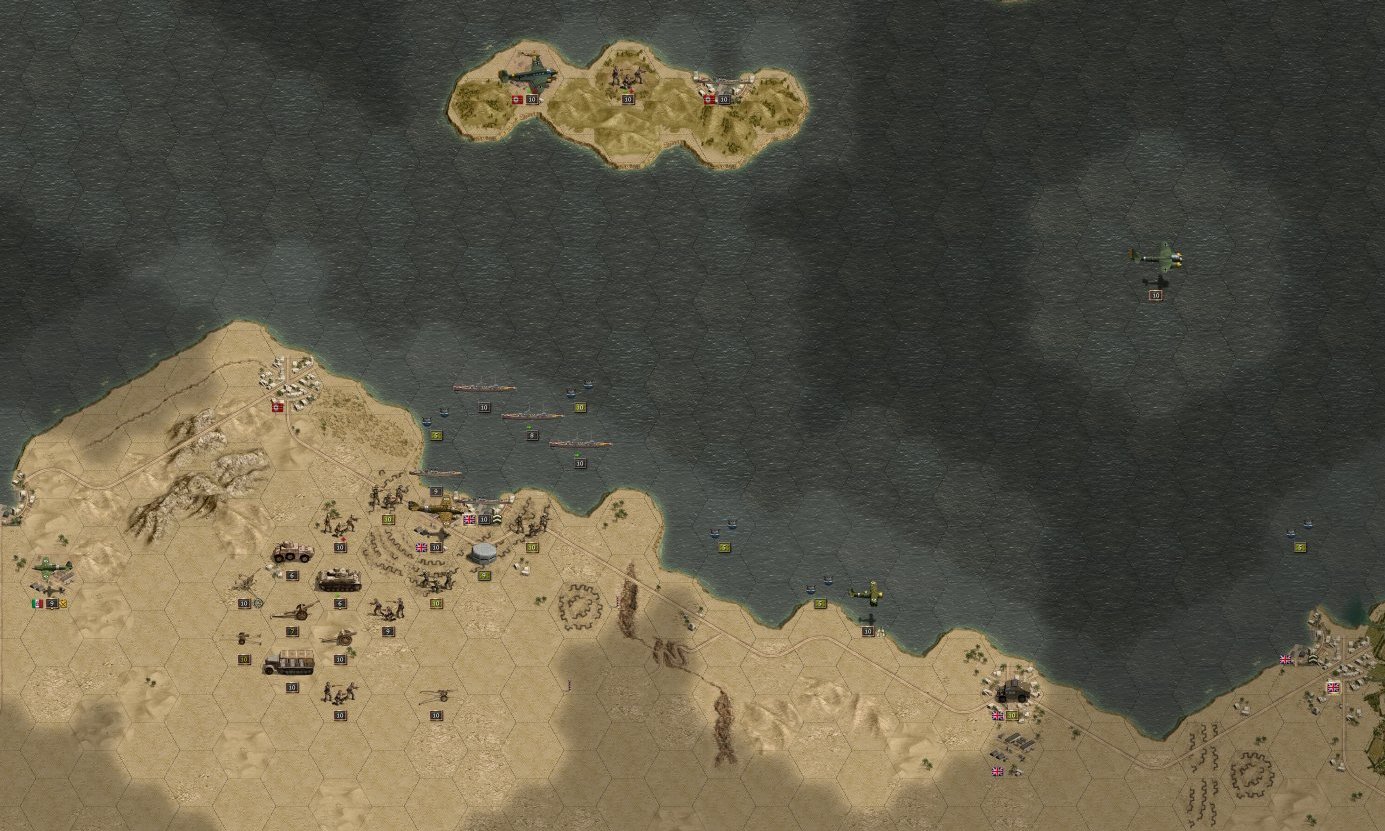Image resolution: width=1385 pixels, height=831 pixels.
Task: Select the middle warship with green supply dot
Action: [x=533, y=416]
